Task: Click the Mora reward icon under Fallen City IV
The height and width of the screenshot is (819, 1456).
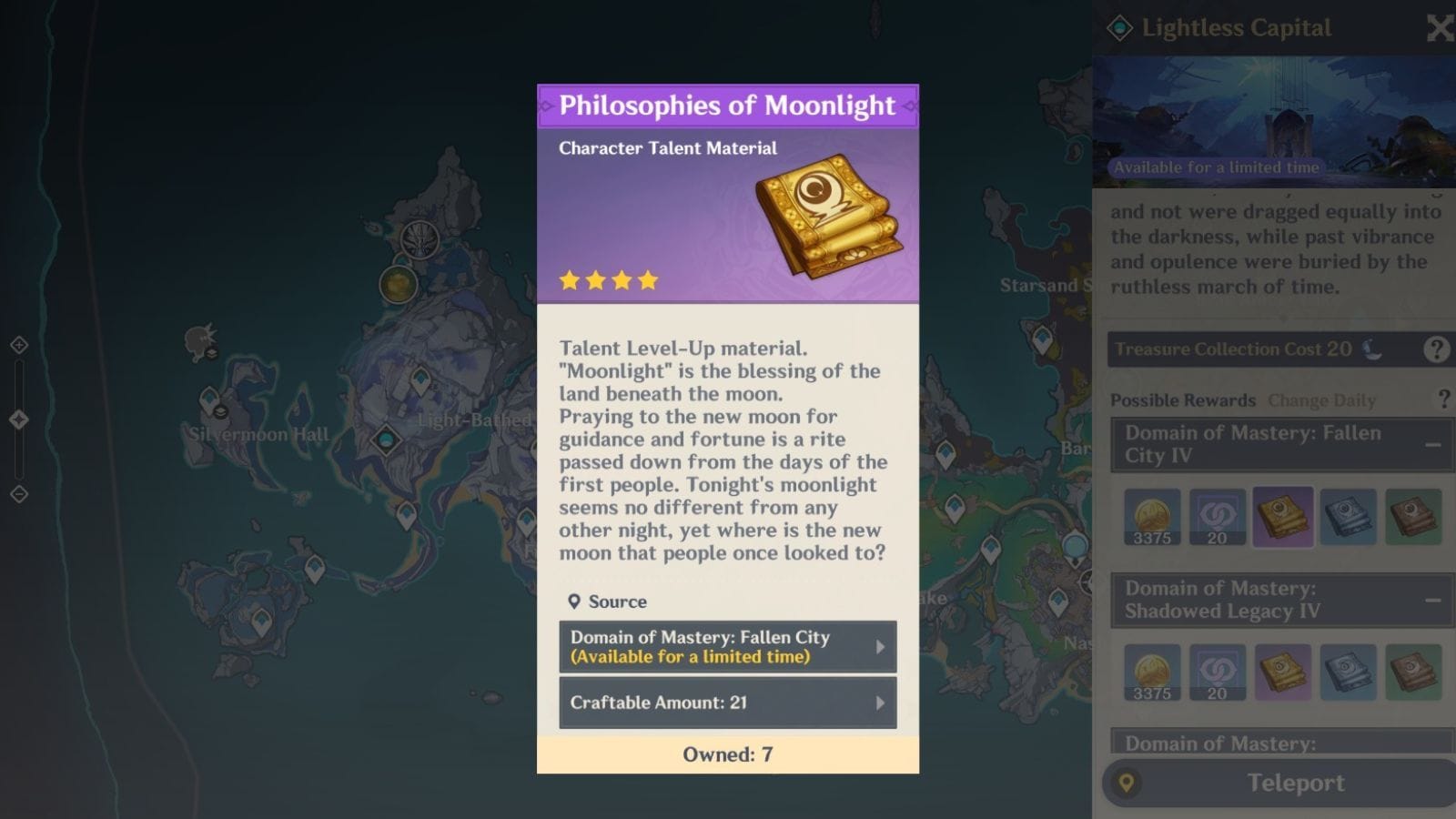Action: 1152,517
